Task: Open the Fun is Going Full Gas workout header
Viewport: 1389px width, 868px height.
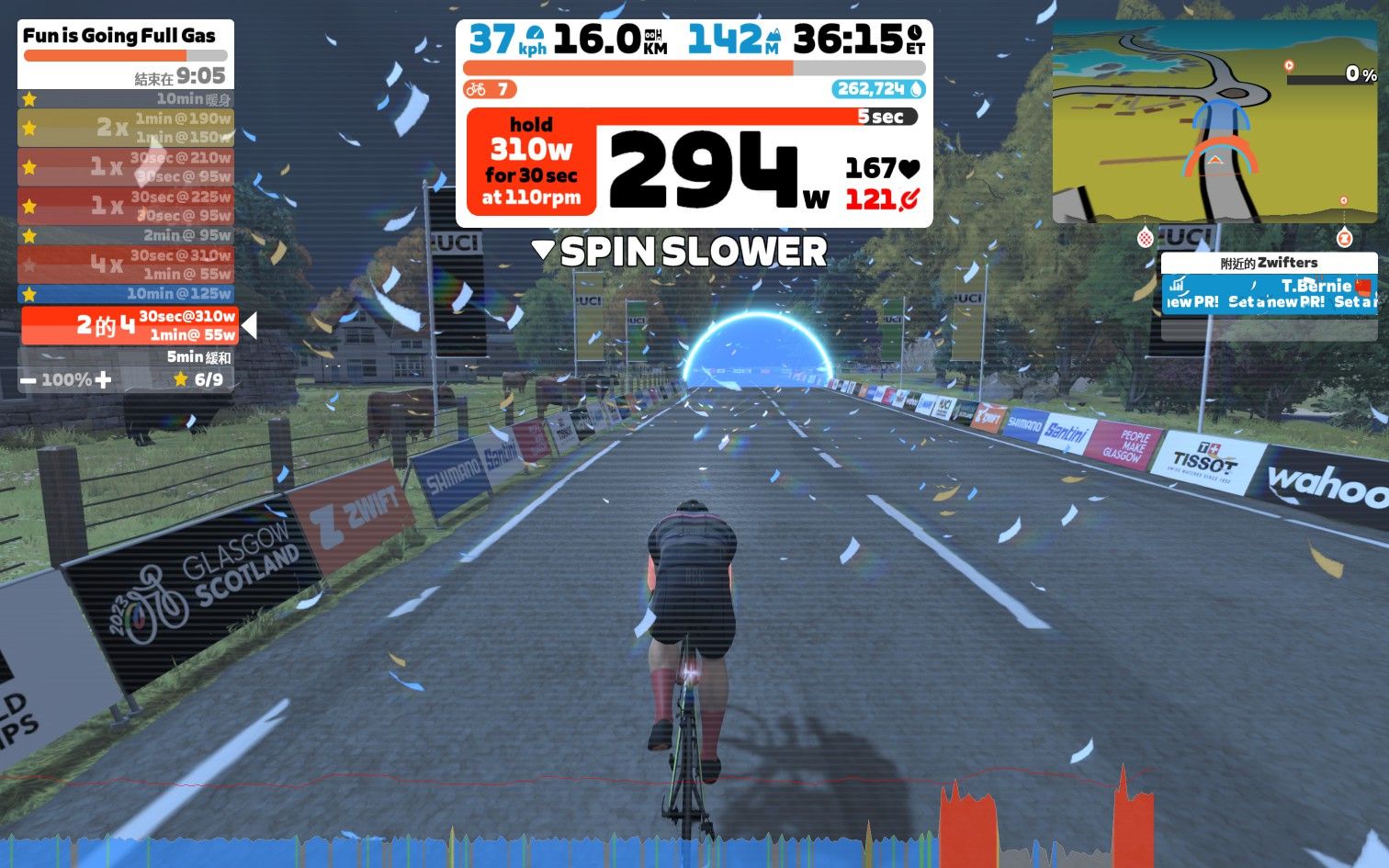Action: pos(119,36)
